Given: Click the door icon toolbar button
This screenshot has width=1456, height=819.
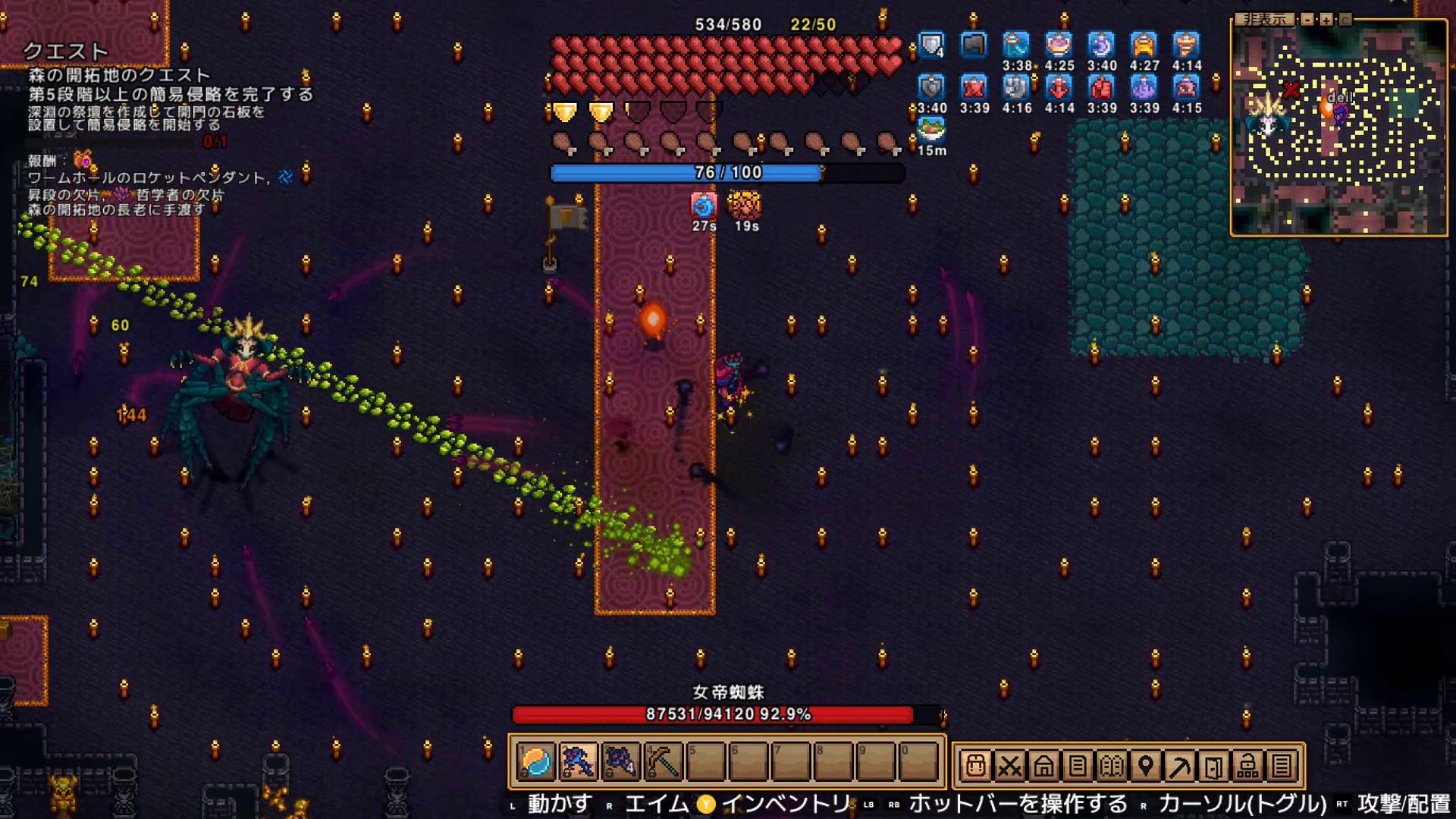Looking at the screenshot, I should [x=1214, y=766].
